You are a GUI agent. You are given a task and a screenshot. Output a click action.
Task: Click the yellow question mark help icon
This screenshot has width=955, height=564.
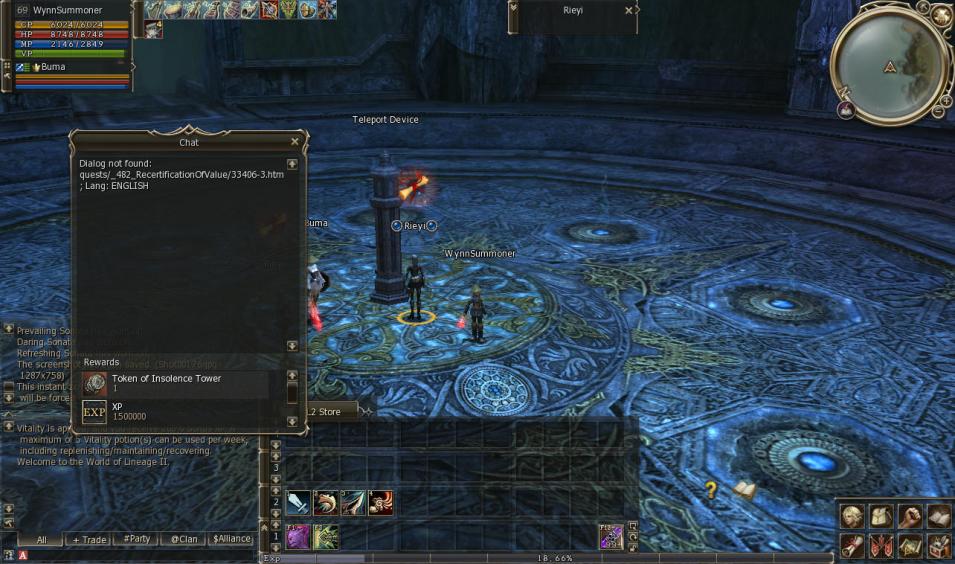(711, 489)
